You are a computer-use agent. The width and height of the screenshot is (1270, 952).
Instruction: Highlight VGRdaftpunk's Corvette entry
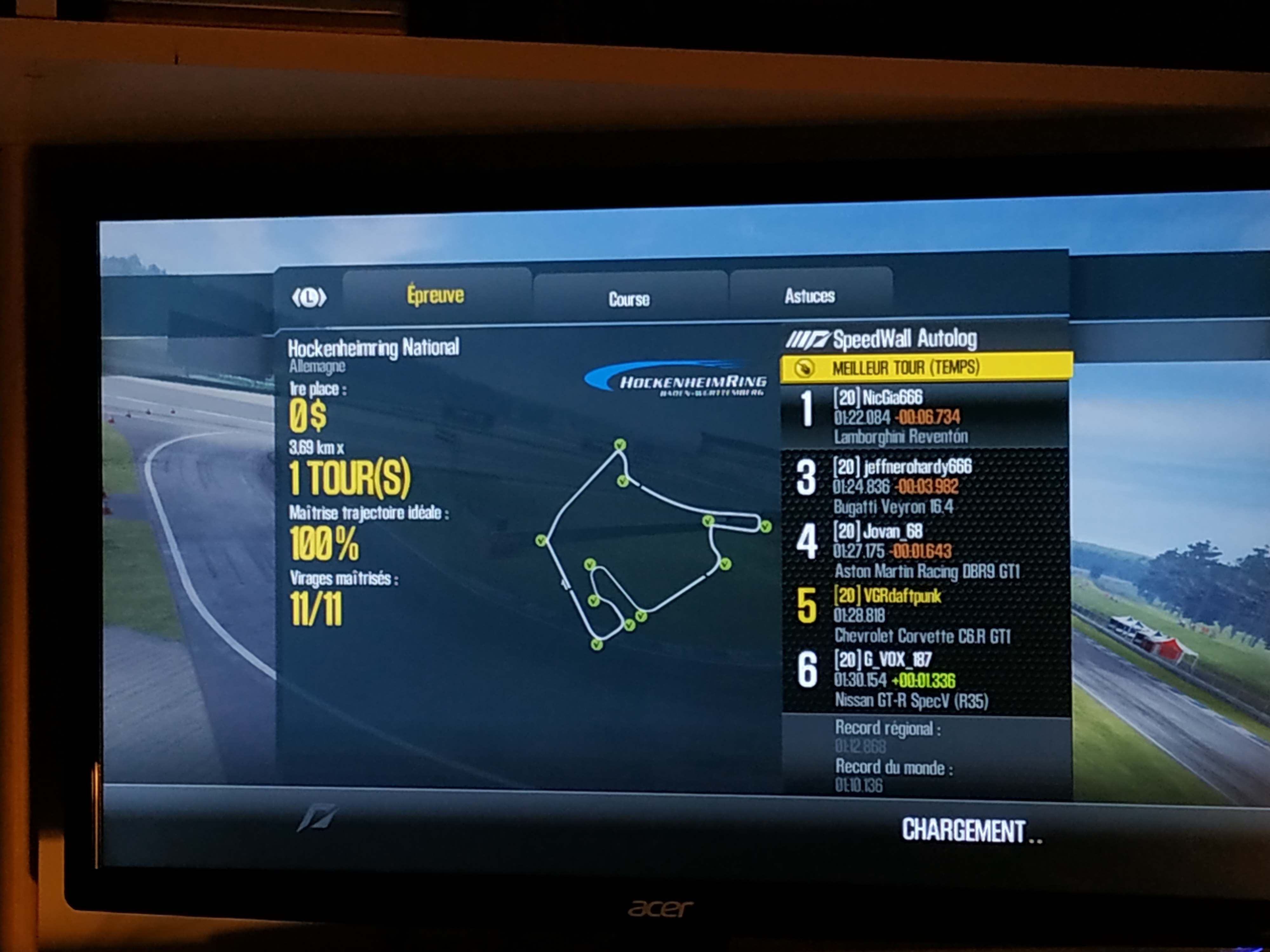[926, 615]
